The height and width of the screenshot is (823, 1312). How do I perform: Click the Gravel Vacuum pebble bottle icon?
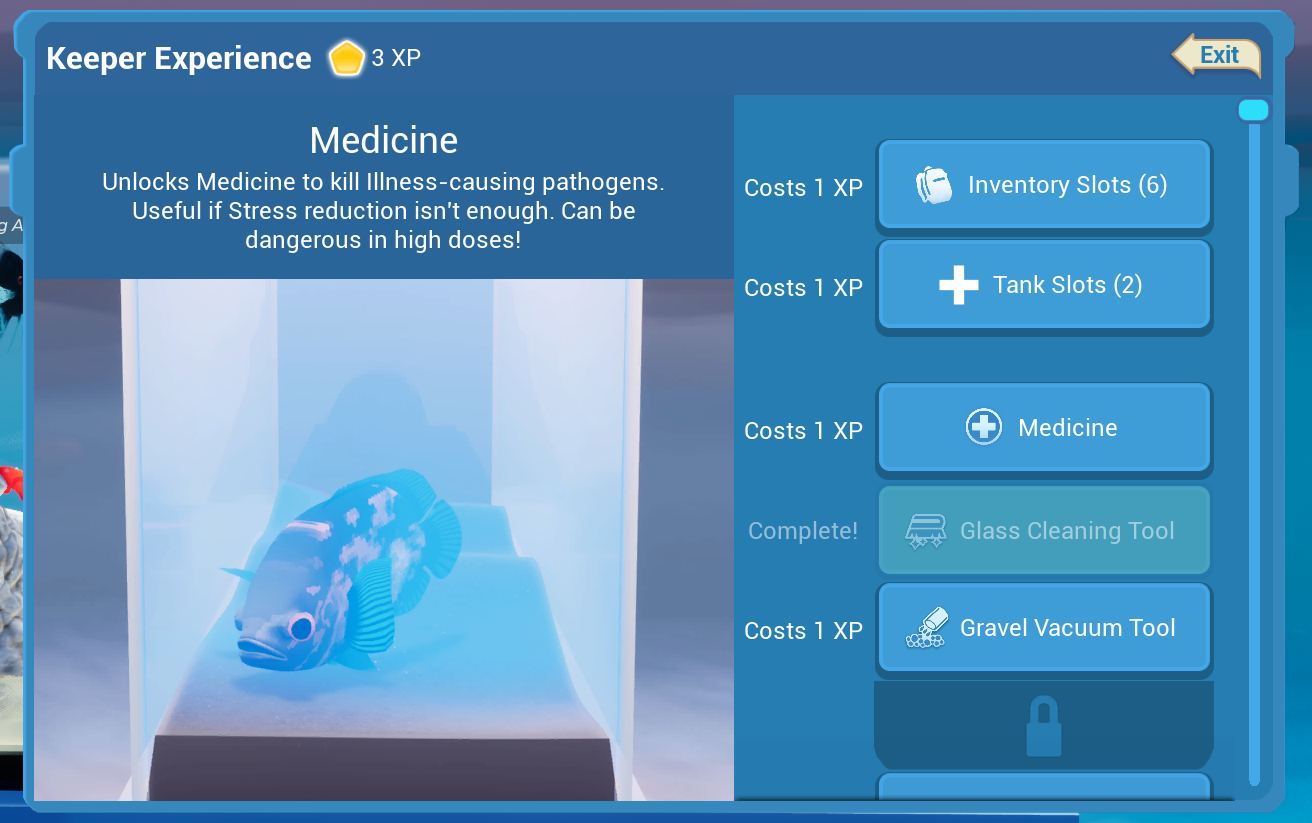click(928, 628)
